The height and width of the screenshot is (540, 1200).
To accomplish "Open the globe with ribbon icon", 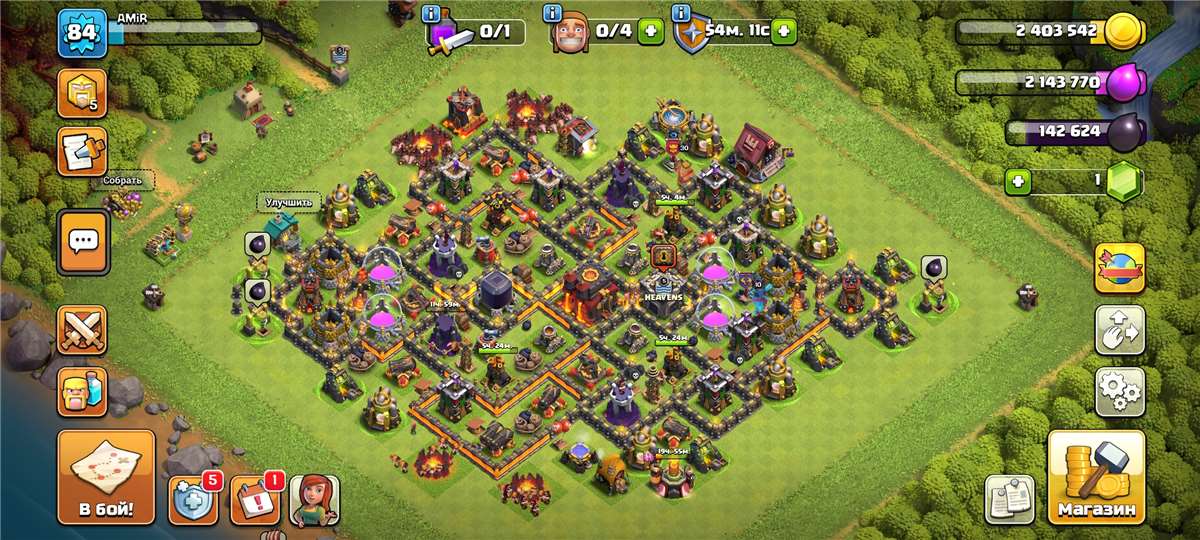I will (x=1119, y=268).
